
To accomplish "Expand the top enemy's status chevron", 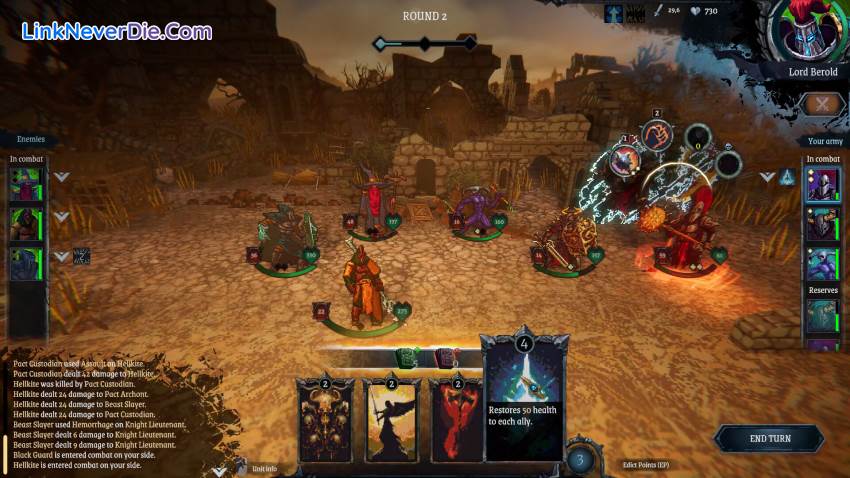I will 61,178.
